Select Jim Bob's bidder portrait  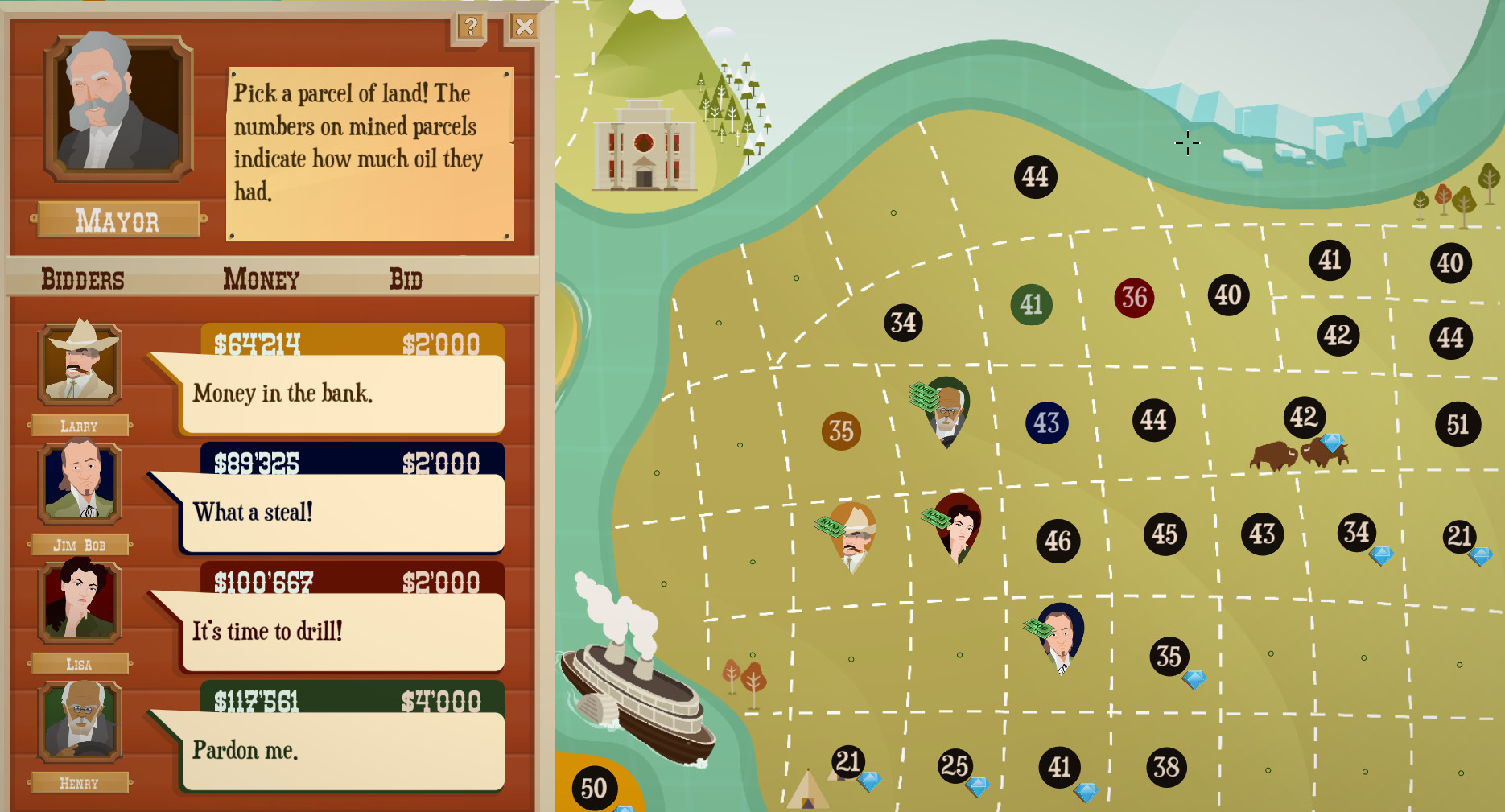click(80, 483)
